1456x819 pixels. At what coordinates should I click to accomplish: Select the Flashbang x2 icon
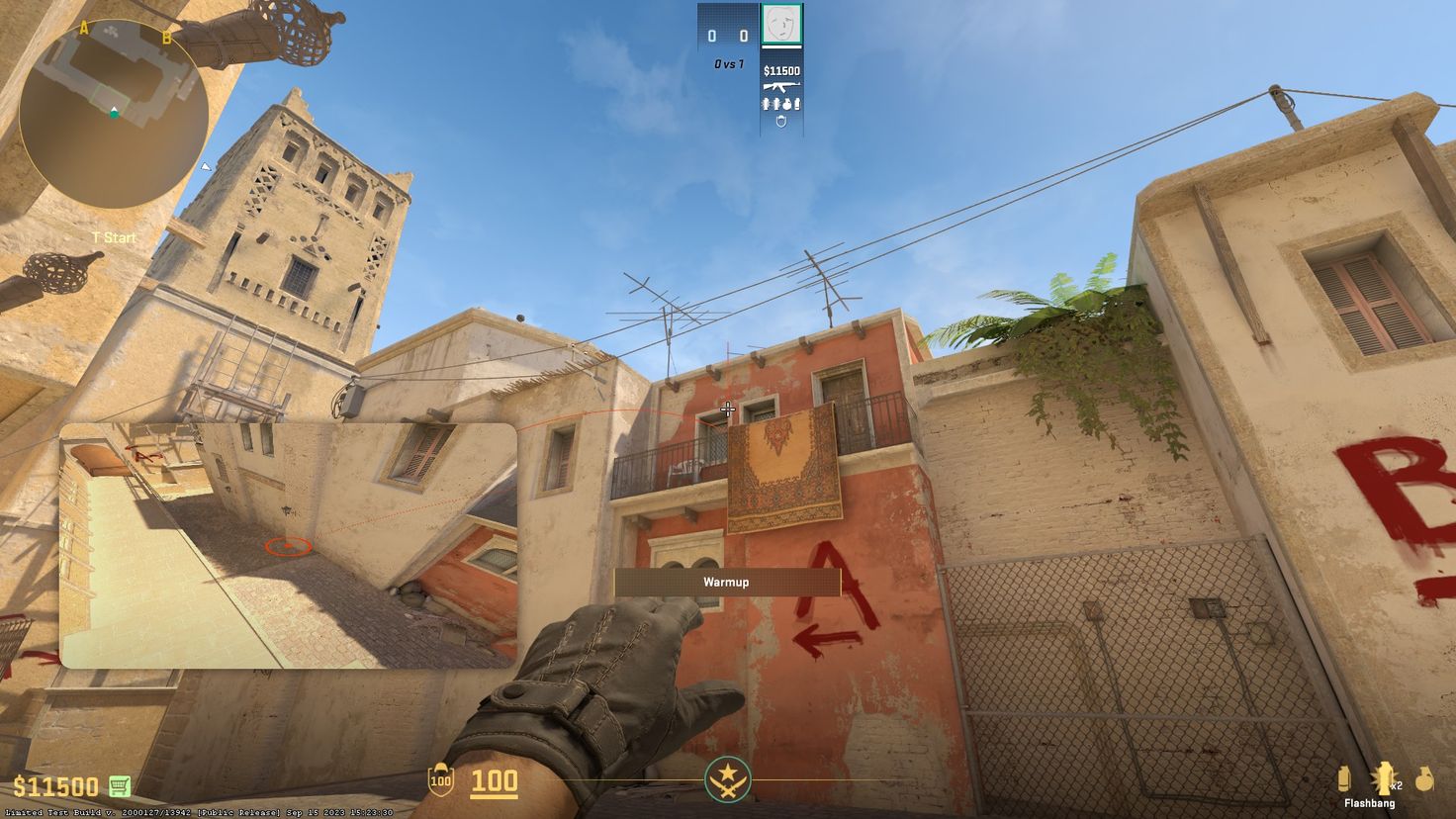[1384, 776]
